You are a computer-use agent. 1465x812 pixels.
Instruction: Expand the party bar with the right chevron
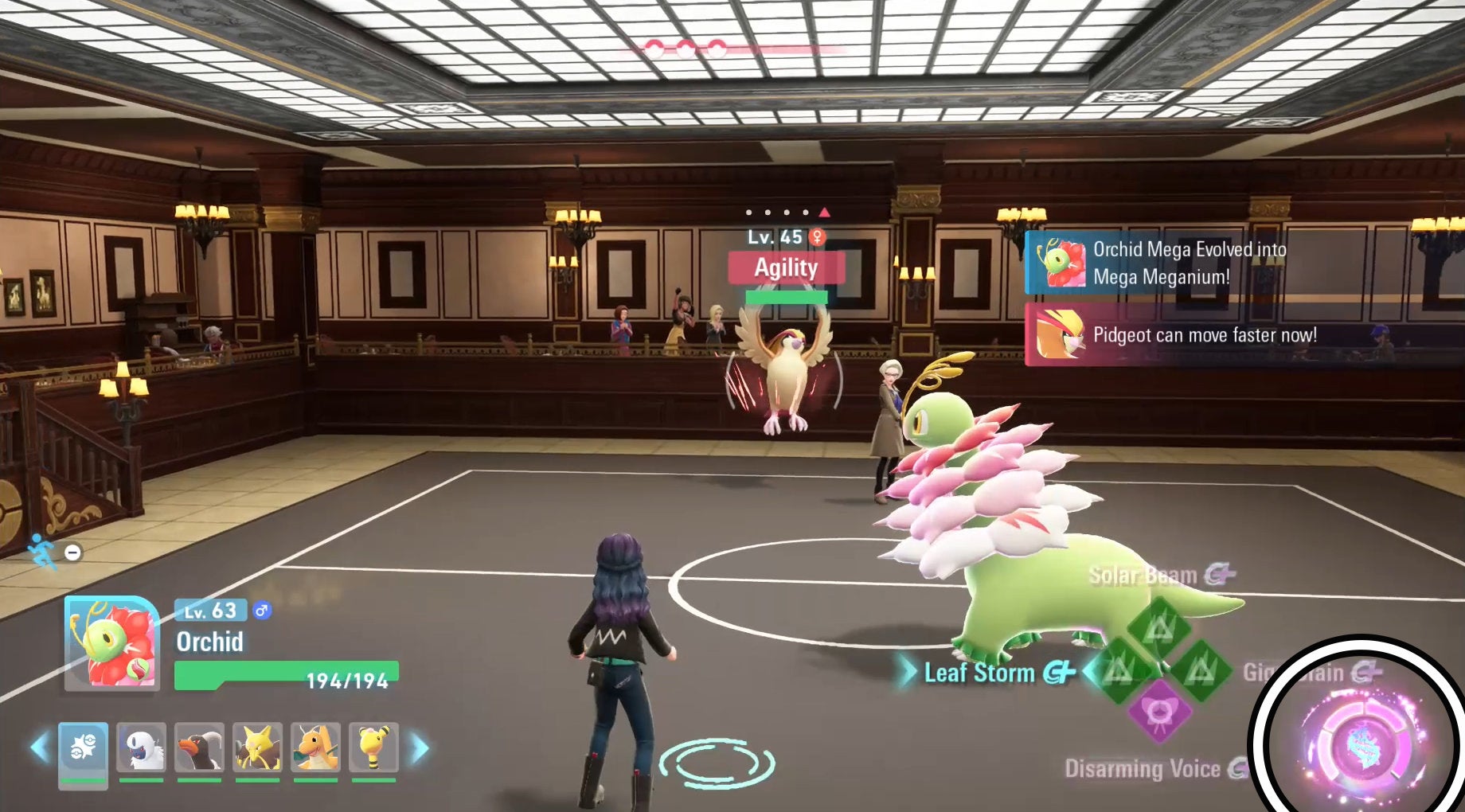[x=423, y=749]
